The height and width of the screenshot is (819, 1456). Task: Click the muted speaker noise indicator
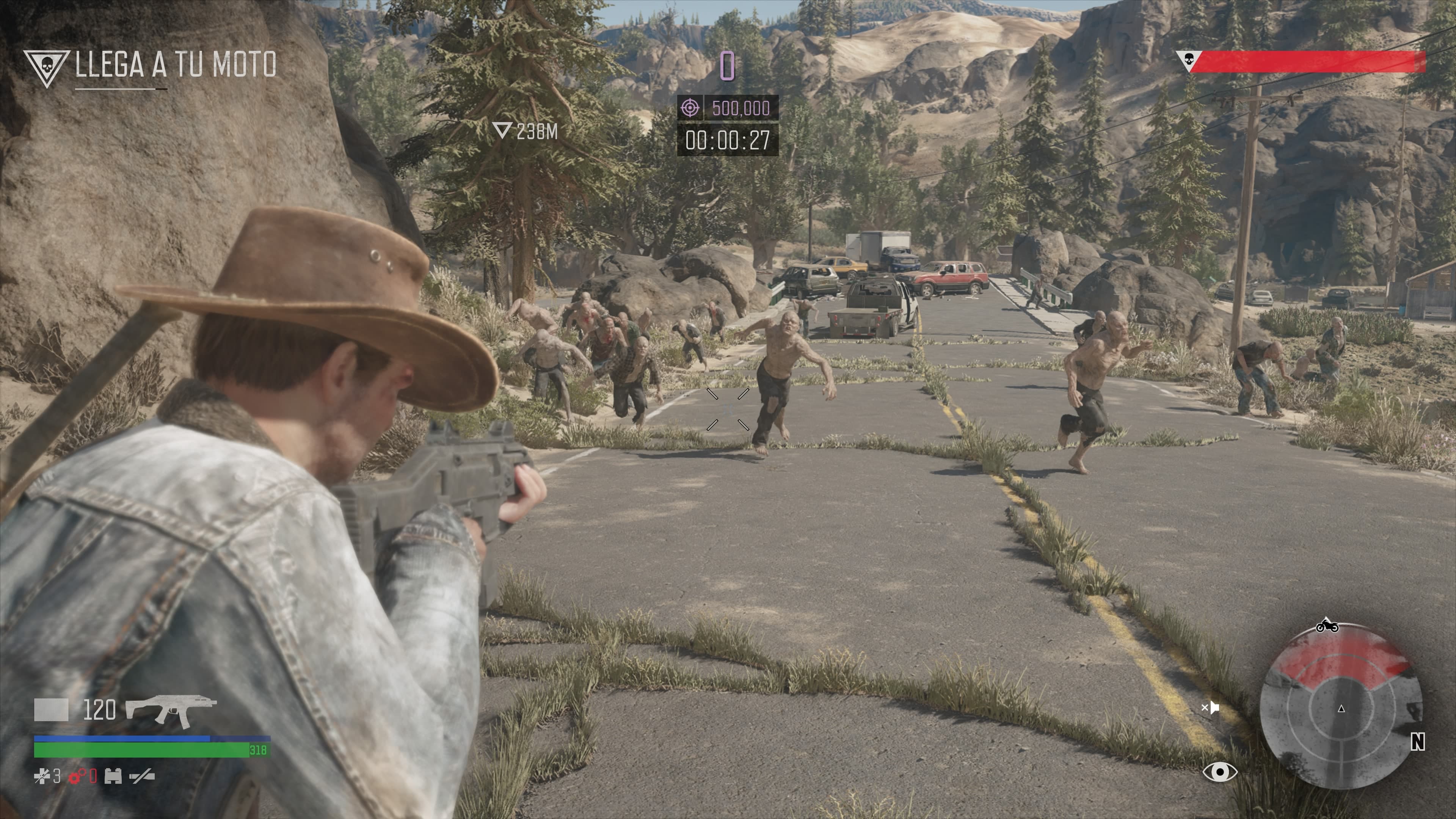pyautogui.click(x=1210, y=708)
